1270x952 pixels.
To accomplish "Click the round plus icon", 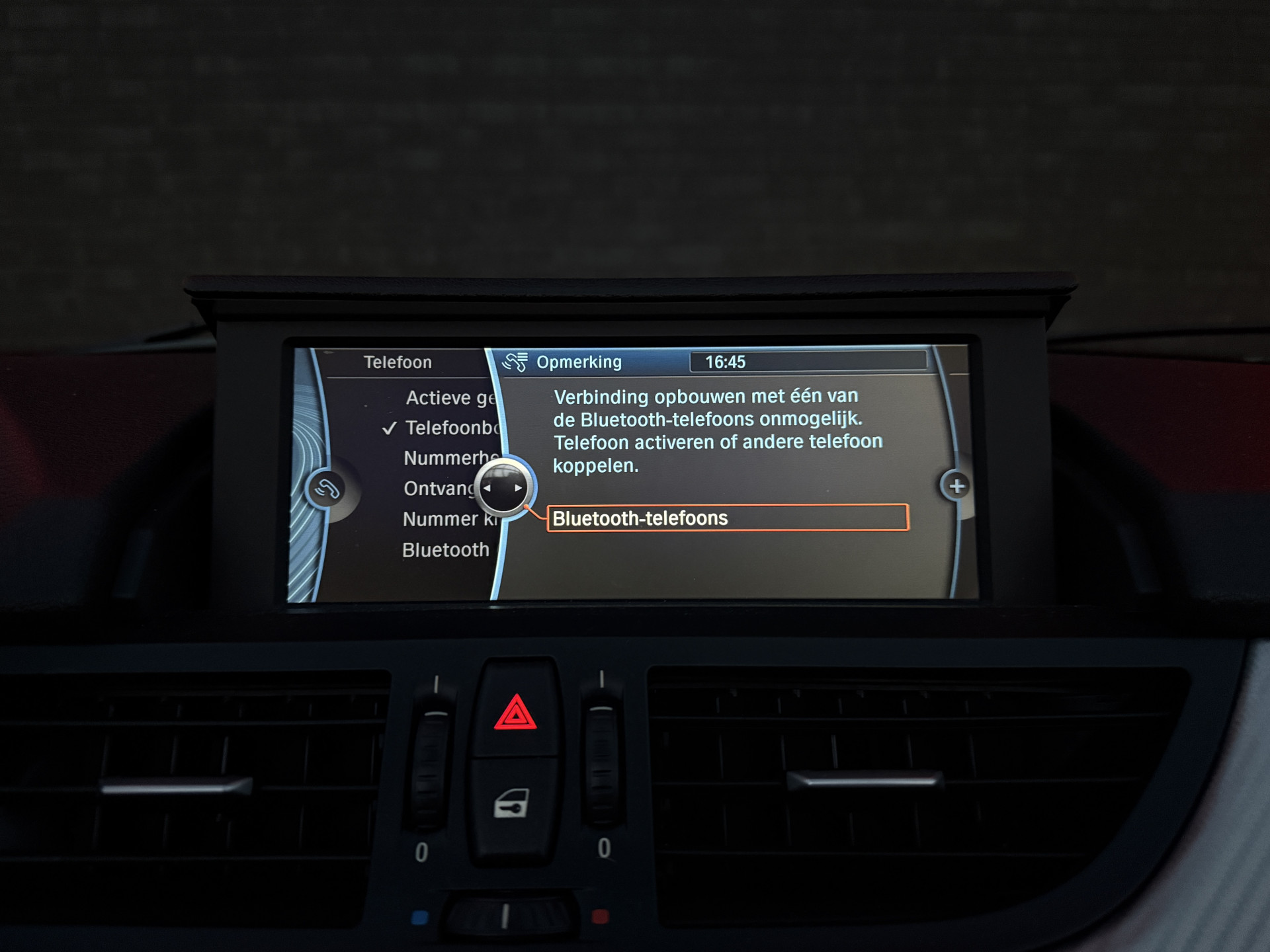I will (956, 487).
